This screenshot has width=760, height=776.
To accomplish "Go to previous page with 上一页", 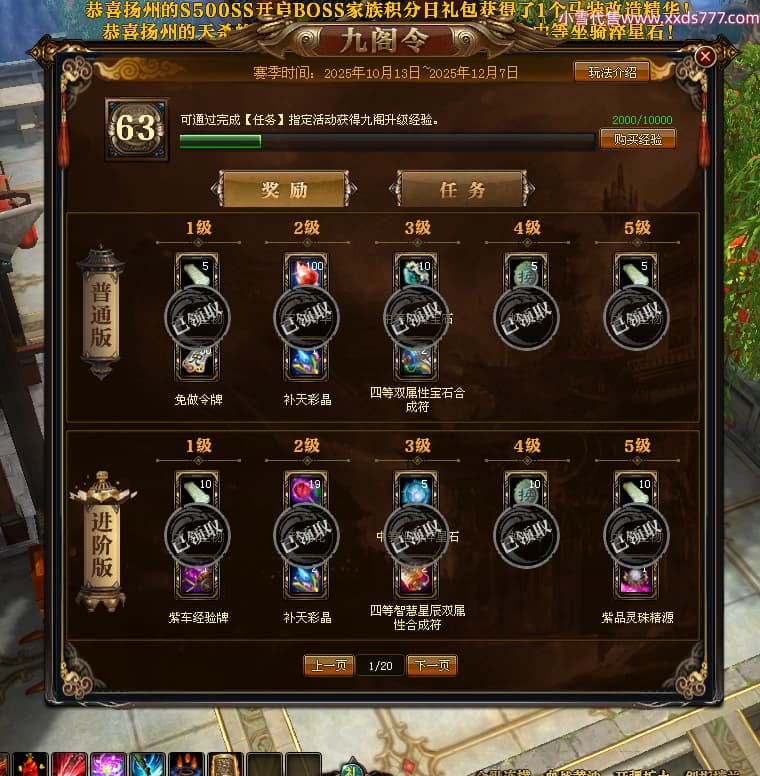I will [329, 665].
